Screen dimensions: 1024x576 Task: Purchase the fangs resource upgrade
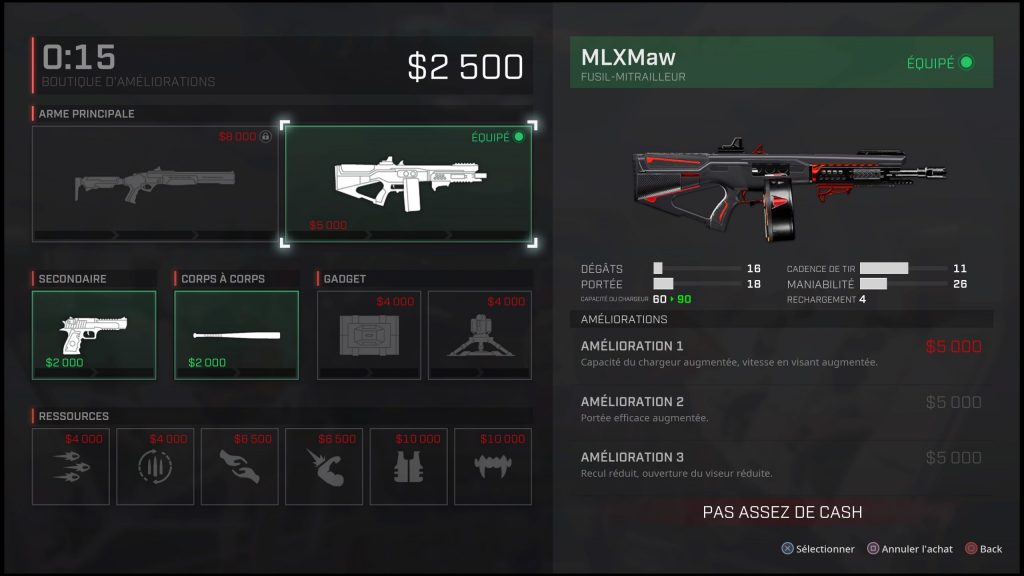[x=491, y=467]
